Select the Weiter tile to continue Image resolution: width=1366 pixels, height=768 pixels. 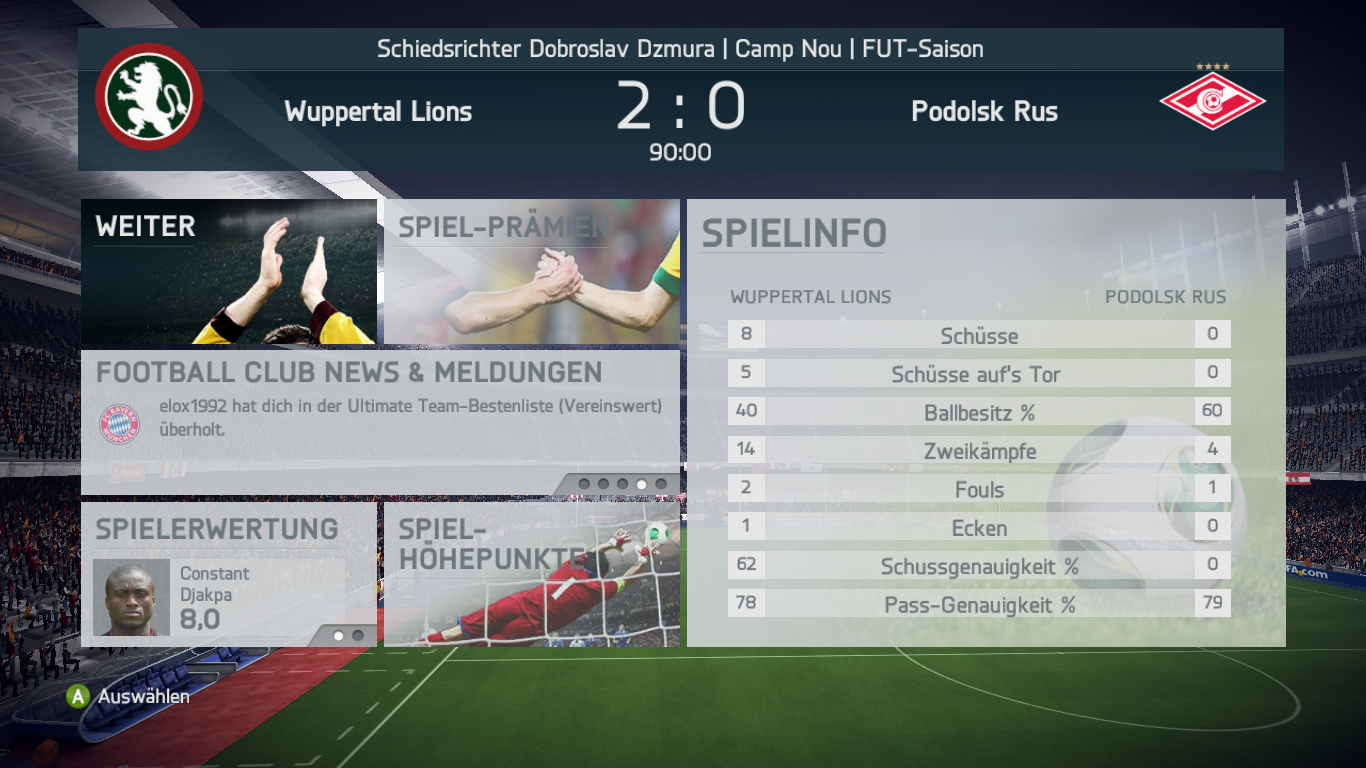click(x=229, y=272)
